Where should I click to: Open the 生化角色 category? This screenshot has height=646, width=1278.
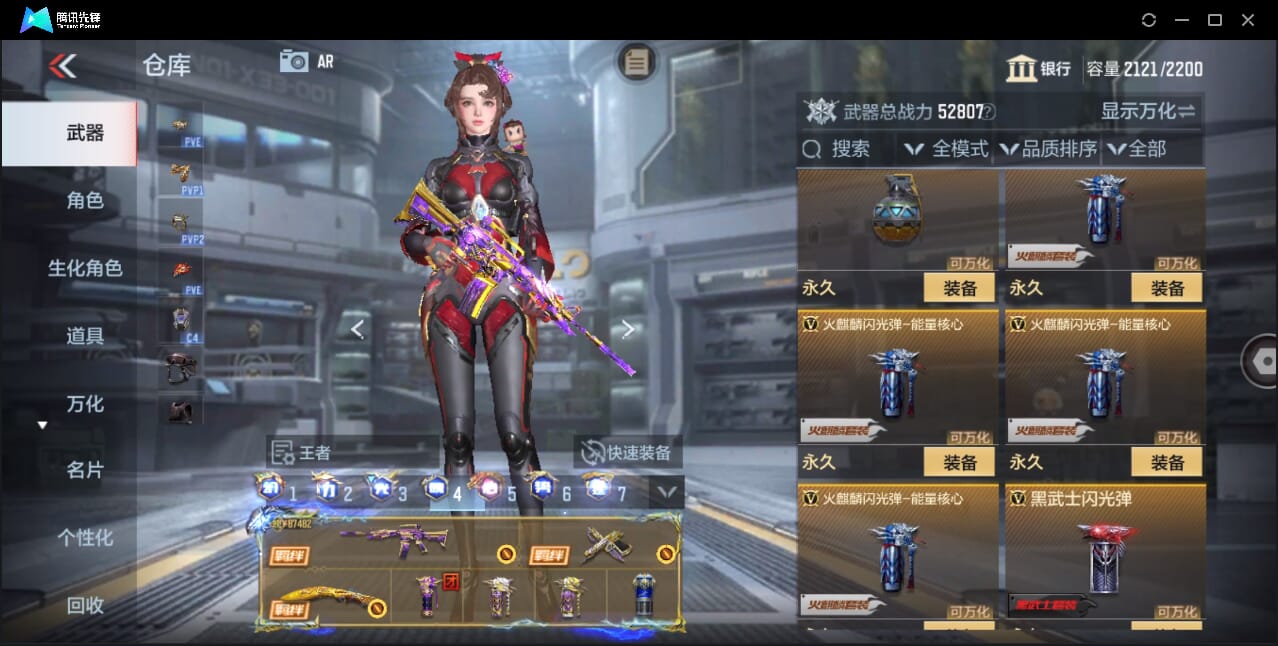click(85, 268)
